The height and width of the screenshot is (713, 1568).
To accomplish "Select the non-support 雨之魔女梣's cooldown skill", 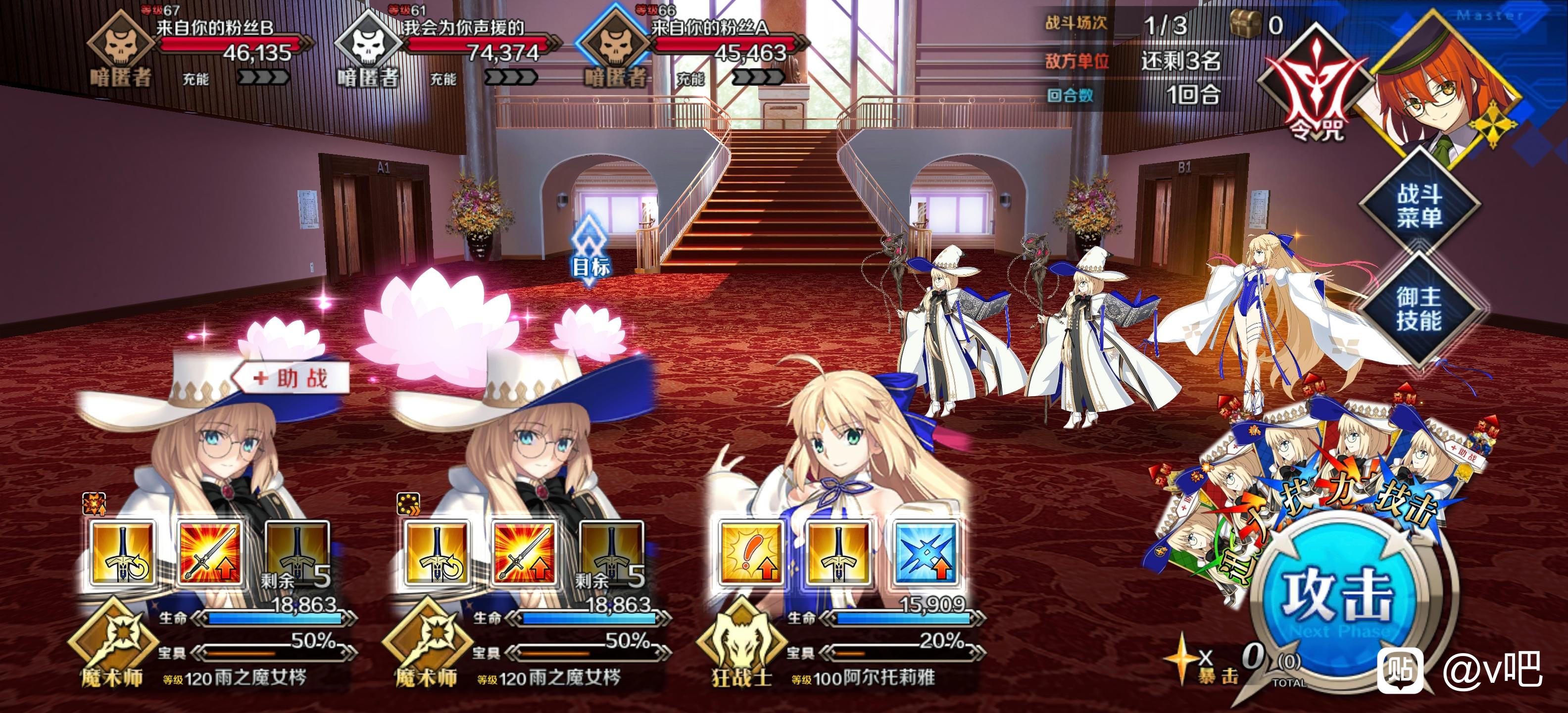I will [612, 552].
